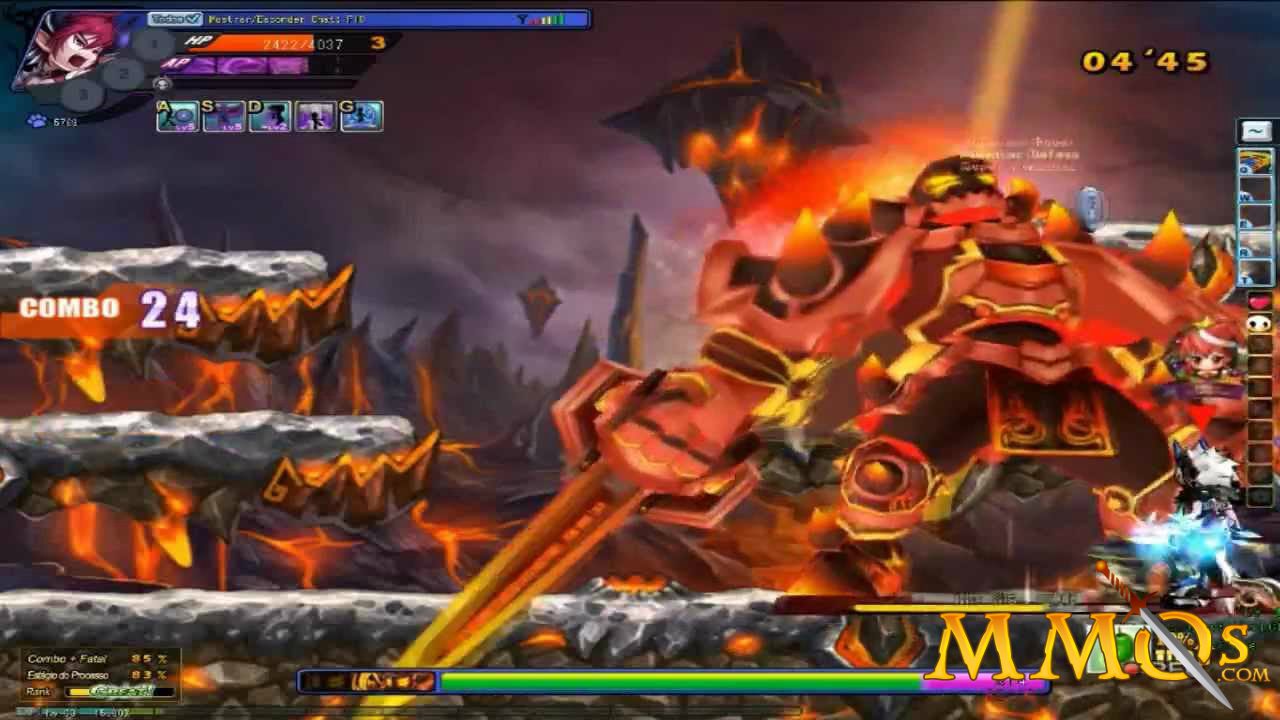Click the Mostrar/Esconder Chat F10 bar

pyautogui.click(x=290, y=17)
